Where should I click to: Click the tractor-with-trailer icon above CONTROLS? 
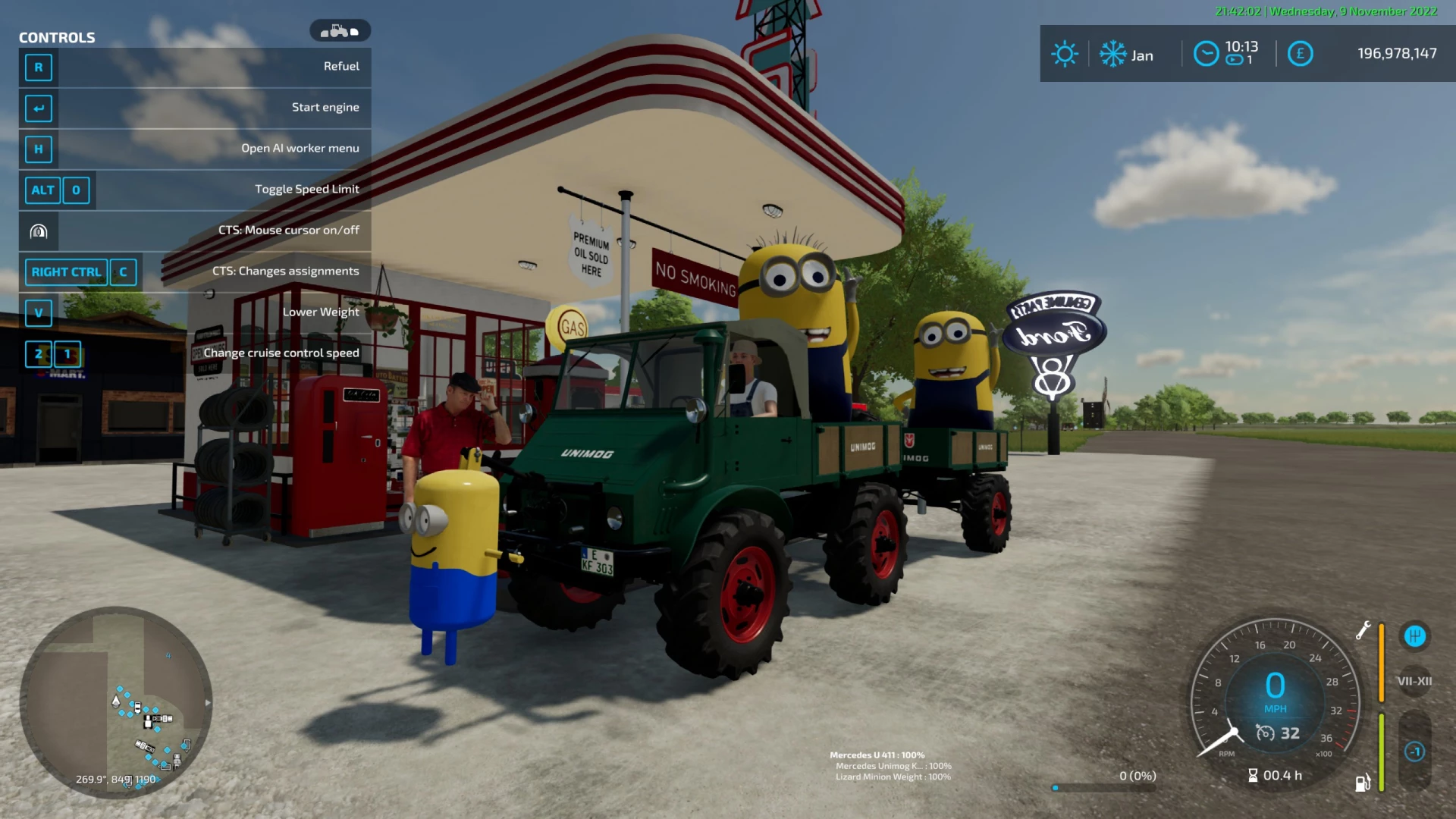tap(341, 30)
